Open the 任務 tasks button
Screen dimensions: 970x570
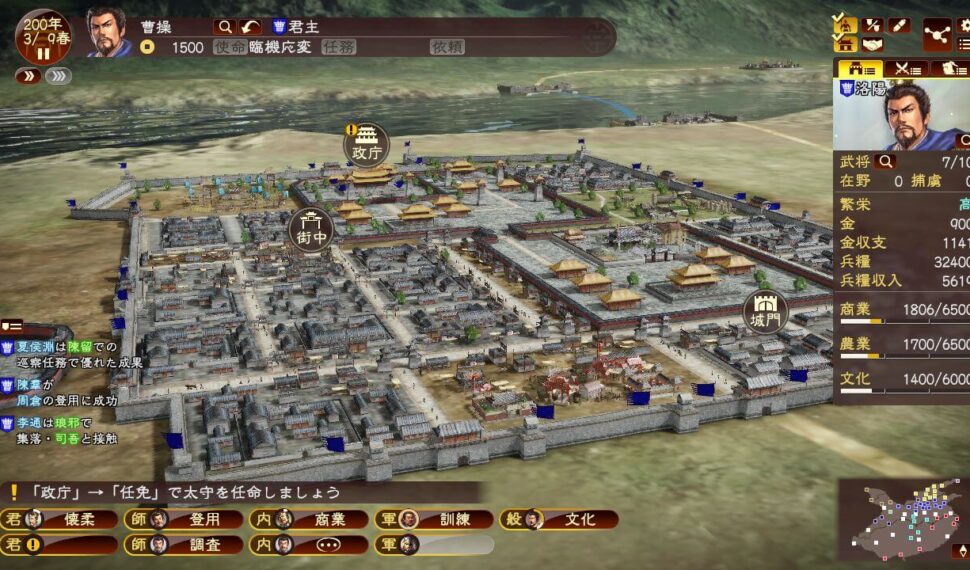(338, 47)
